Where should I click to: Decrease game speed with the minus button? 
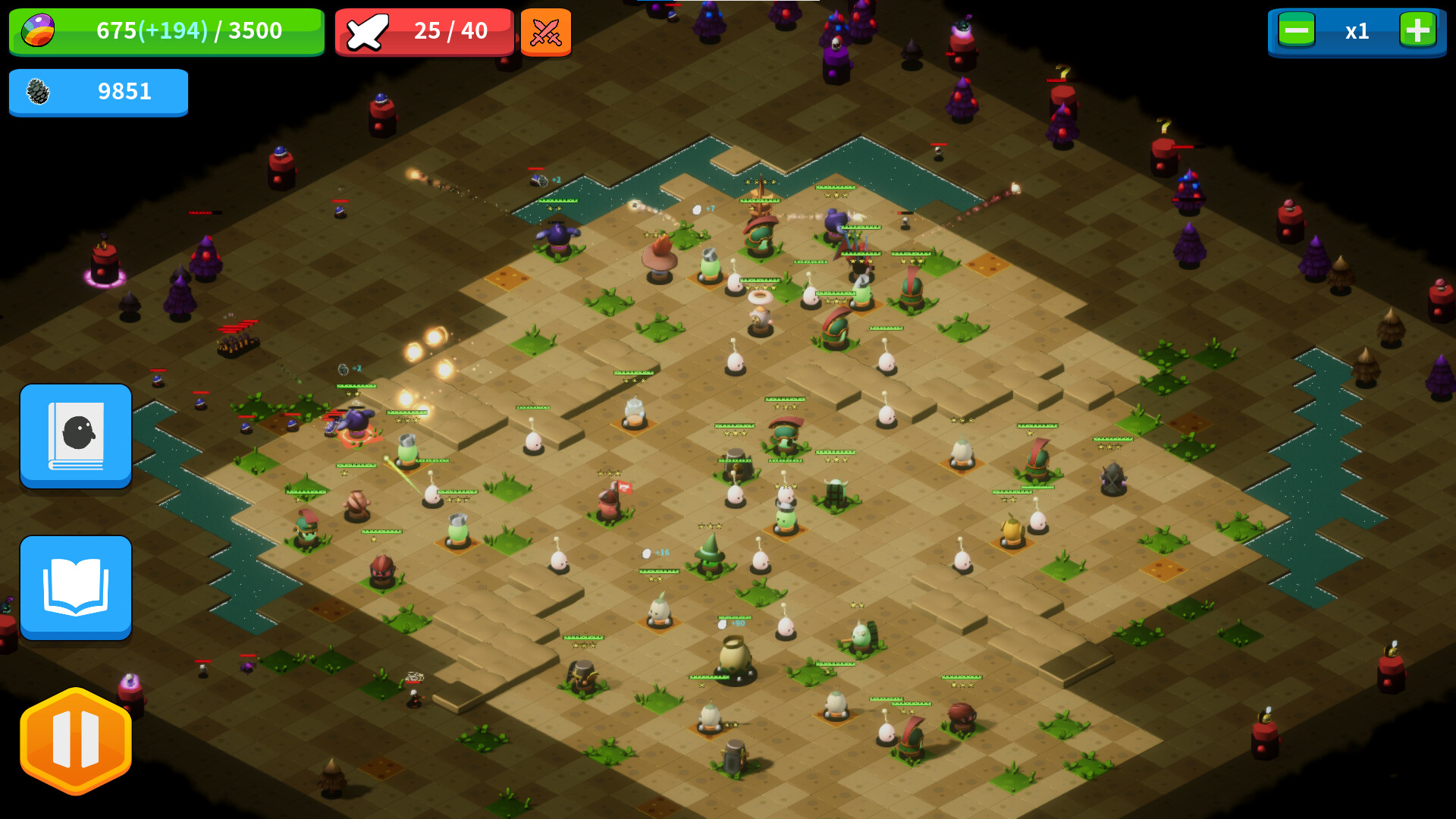1296,32
